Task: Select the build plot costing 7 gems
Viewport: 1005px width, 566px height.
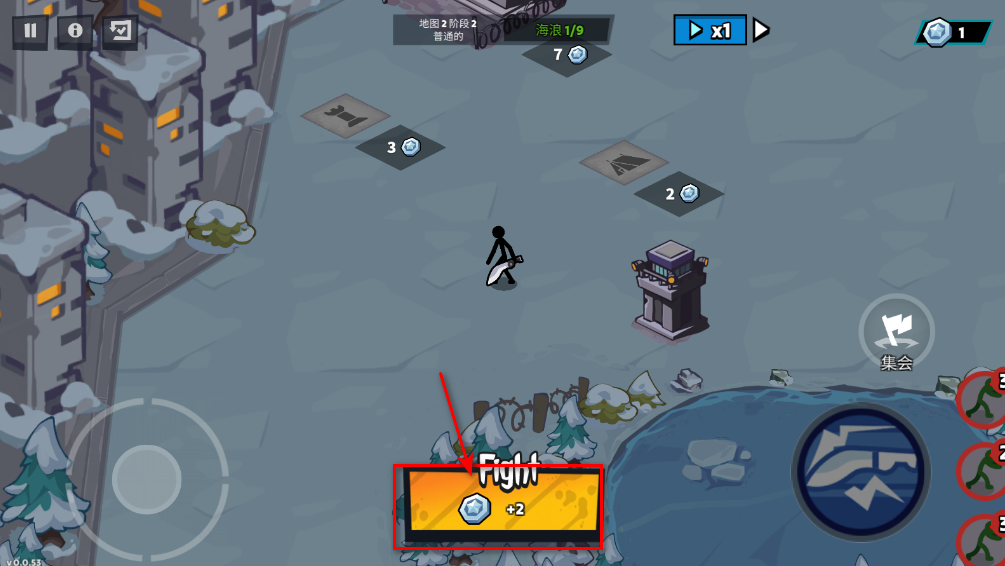Action: [x=567, y=54]
